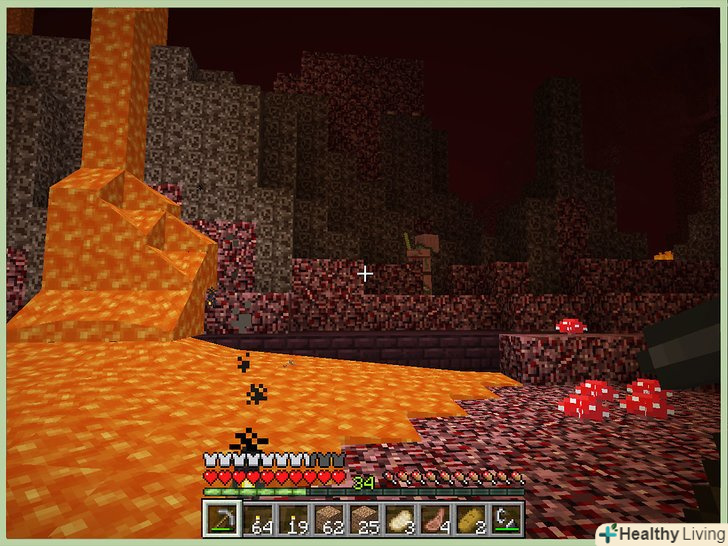Select the golden food item with count 2
The width and height of the screenshot is (728, 546).
tap(471, 518)
